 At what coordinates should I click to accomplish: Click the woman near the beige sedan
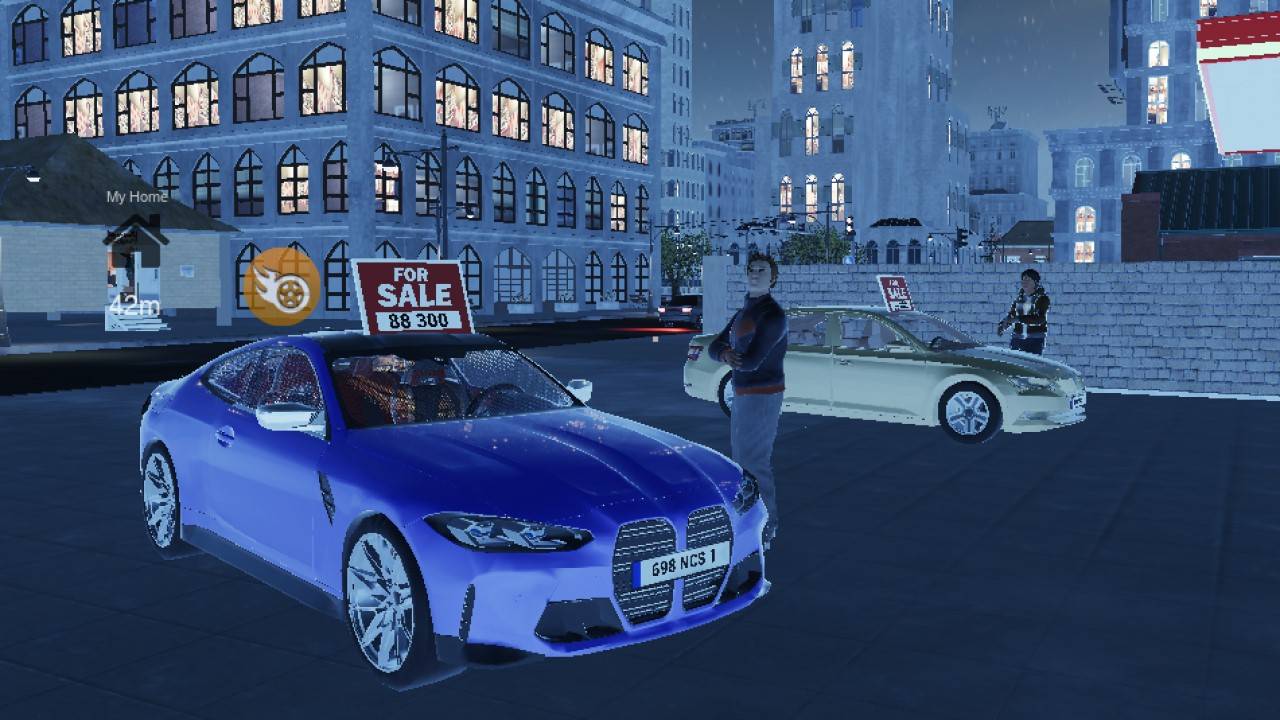1028,310
